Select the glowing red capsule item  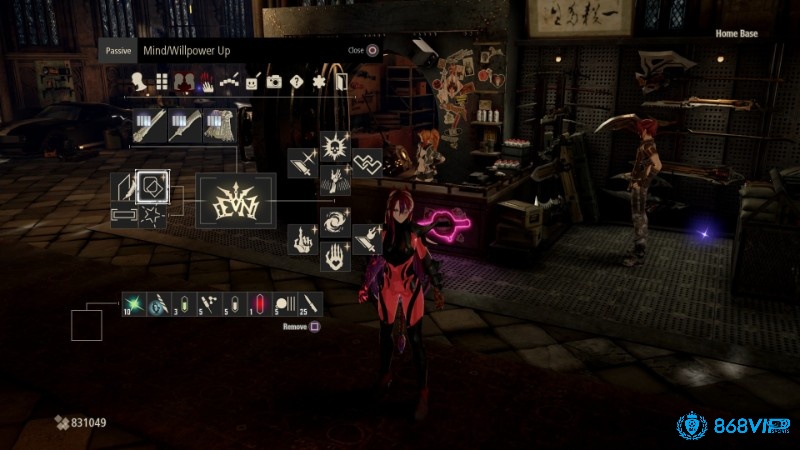tap(259, 302)
